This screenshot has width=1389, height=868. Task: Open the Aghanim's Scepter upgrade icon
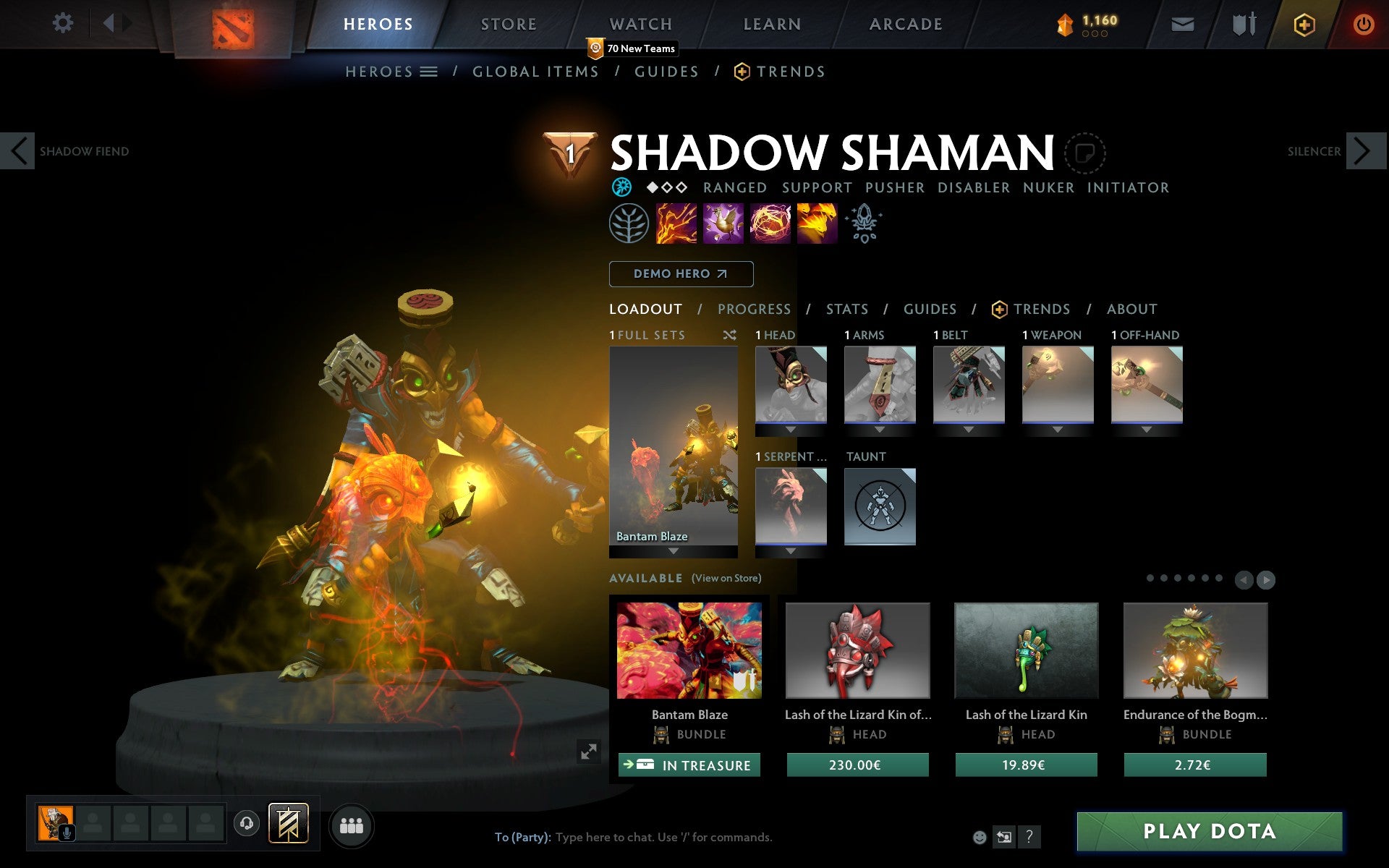point(865,224)
